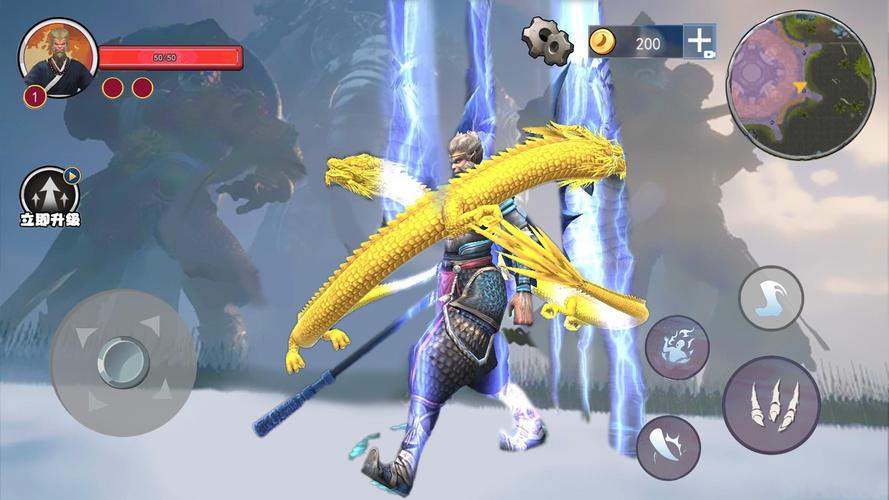Tap the virtual movement joystick
Screen dimensions: 889x500
[x=123, y=362]
